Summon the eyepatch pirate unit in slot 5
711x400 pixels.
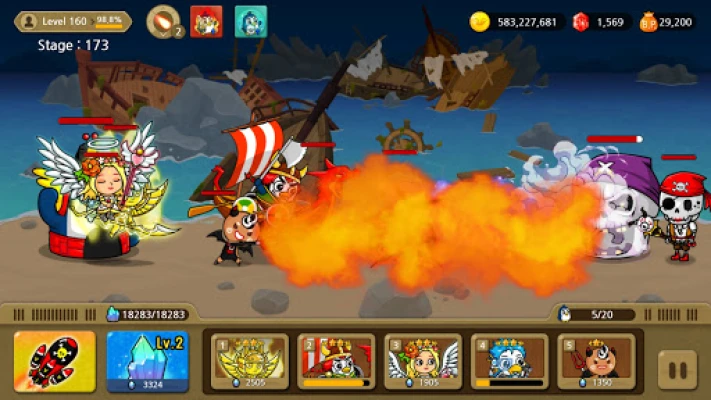(x=595, y=361)
